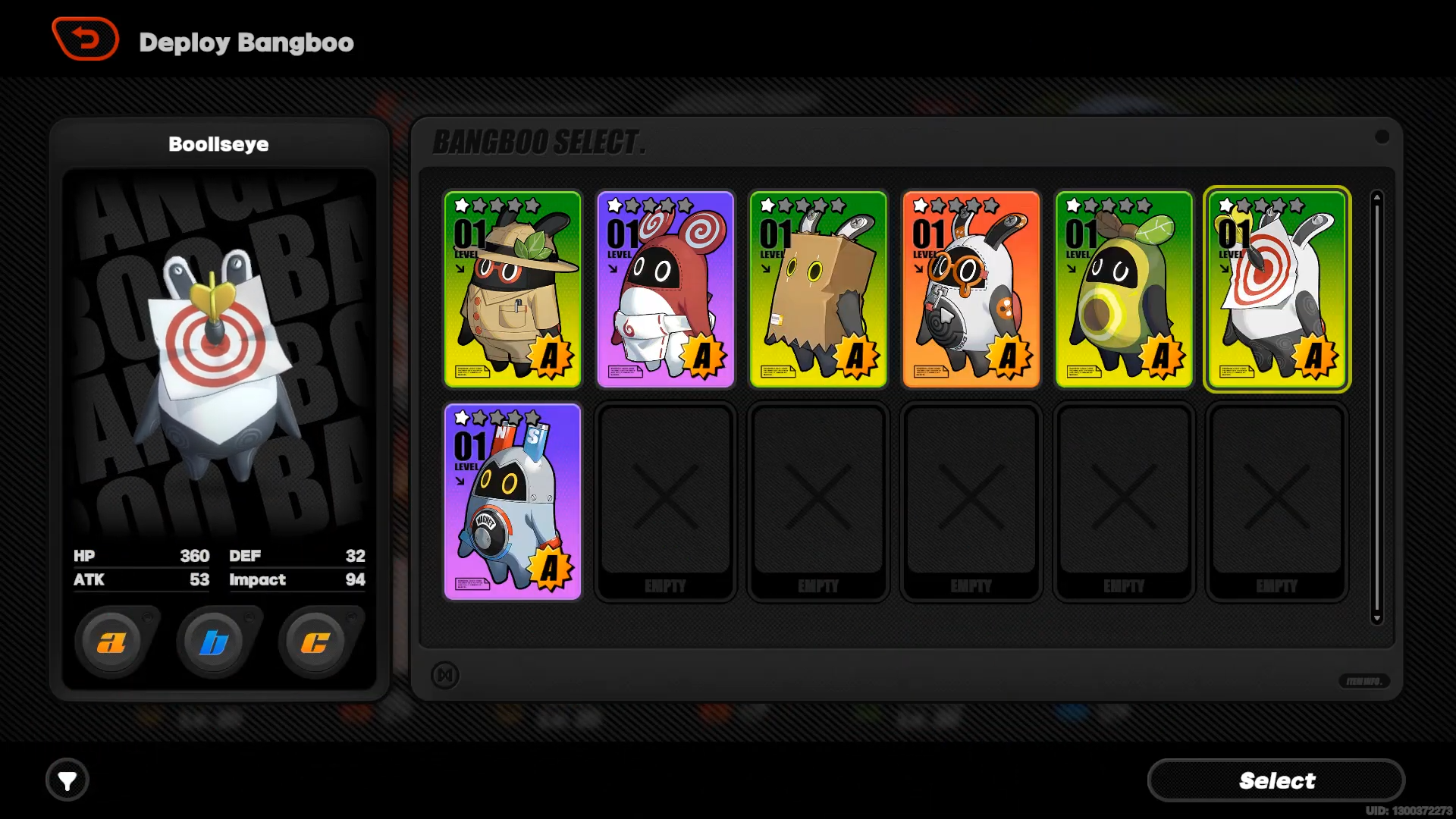Image resolution: width=1456 pixels, height=819 pixels.
Task: Select the avocado Bangboo card
Action: click(1124, 289)
